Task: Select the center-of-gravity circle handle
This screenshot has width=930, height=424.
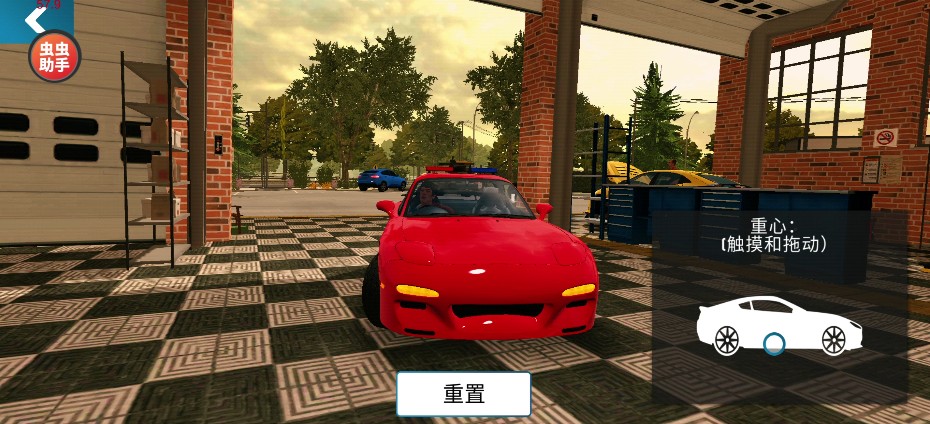Action: 773,345
